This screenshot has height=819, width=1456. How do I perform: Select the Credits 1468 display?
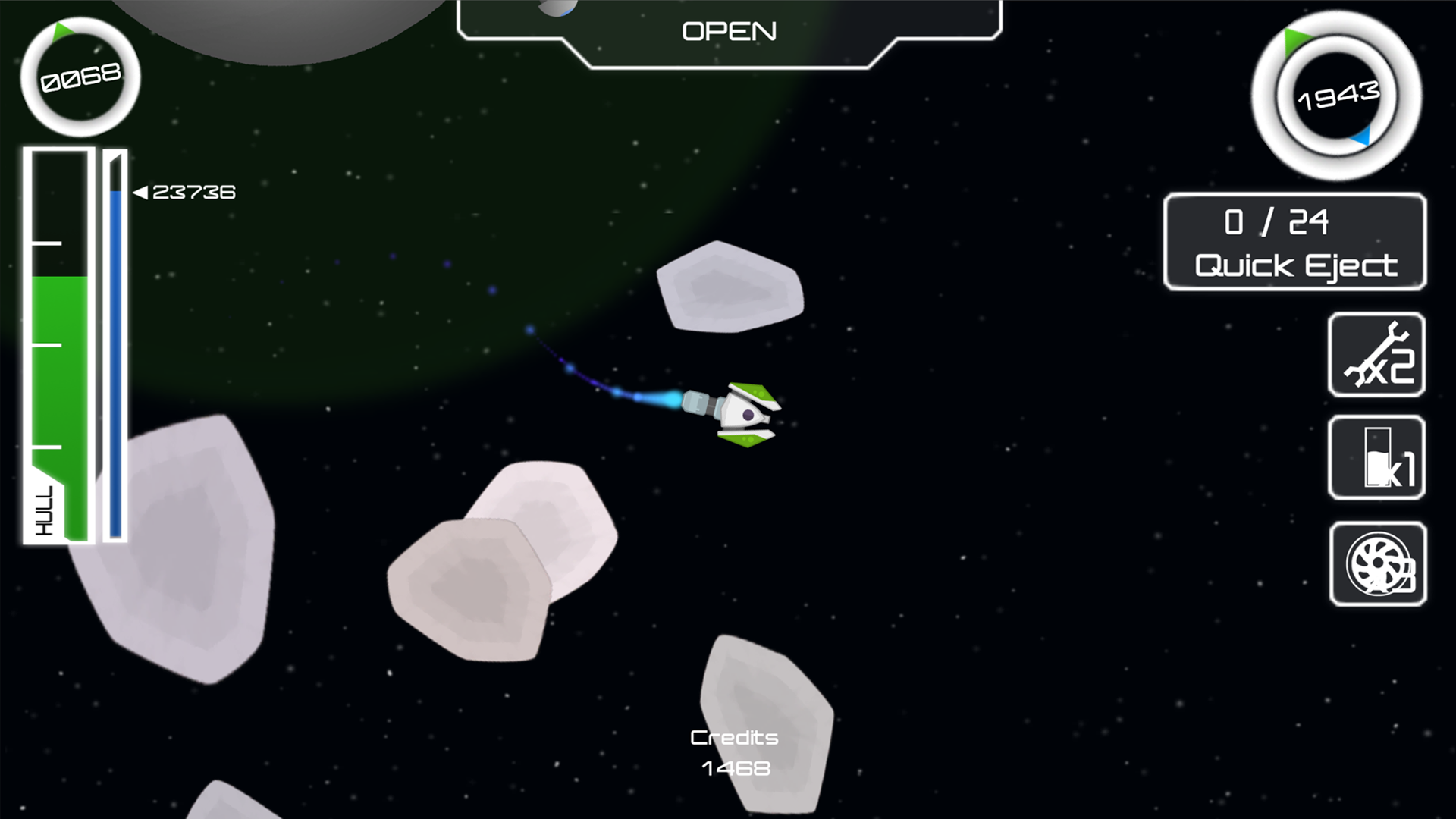click(733, 752)
